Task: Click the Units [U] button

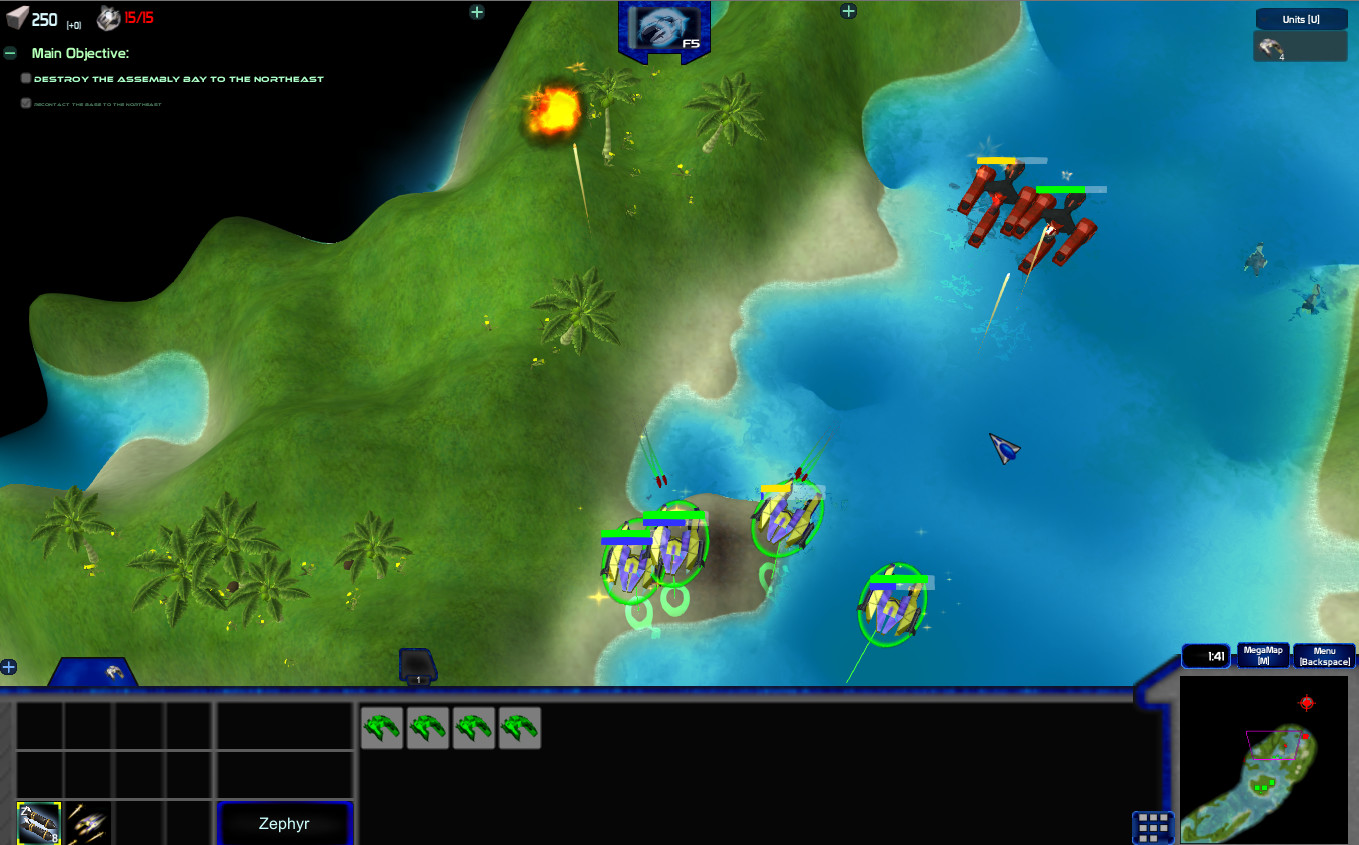Action: [x=1299, y=18]
